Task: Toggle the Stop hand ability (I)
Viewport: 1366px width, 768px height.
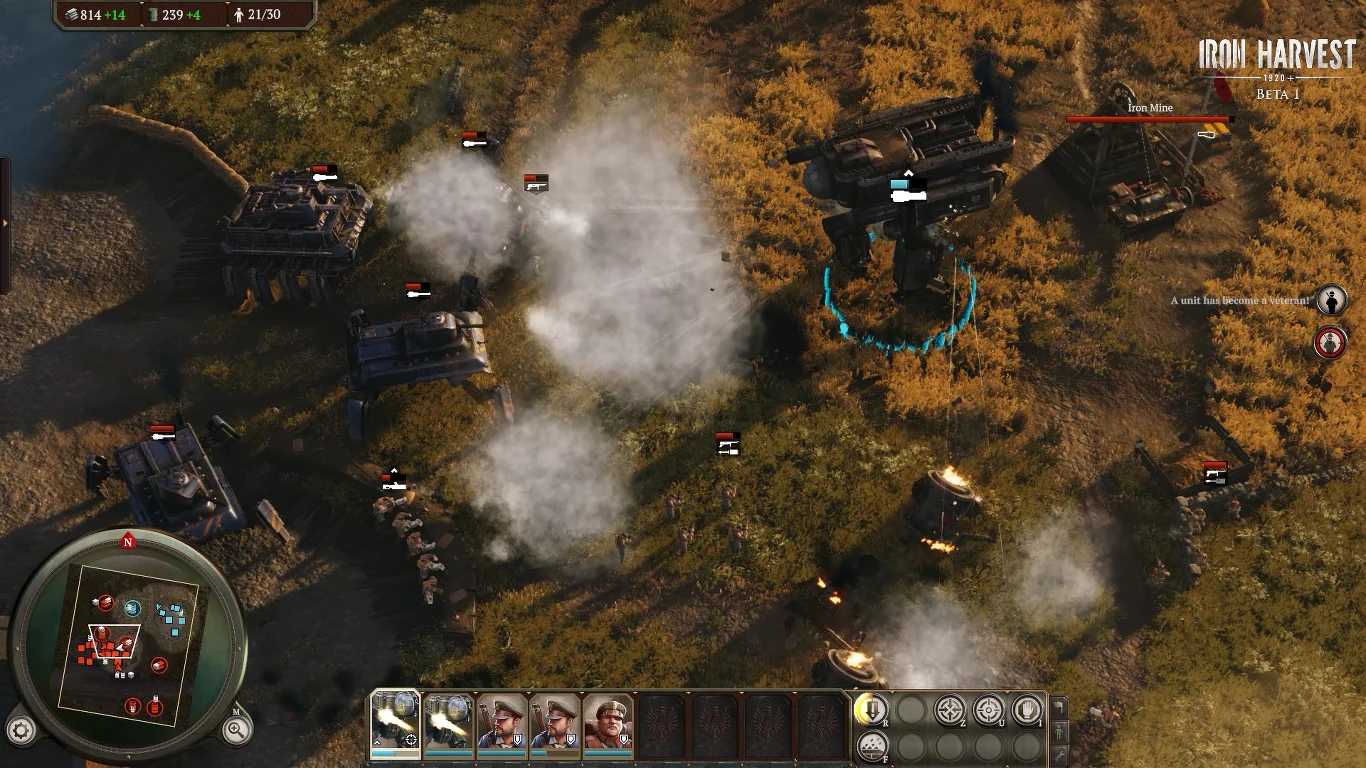Action: coord(1027,710)
